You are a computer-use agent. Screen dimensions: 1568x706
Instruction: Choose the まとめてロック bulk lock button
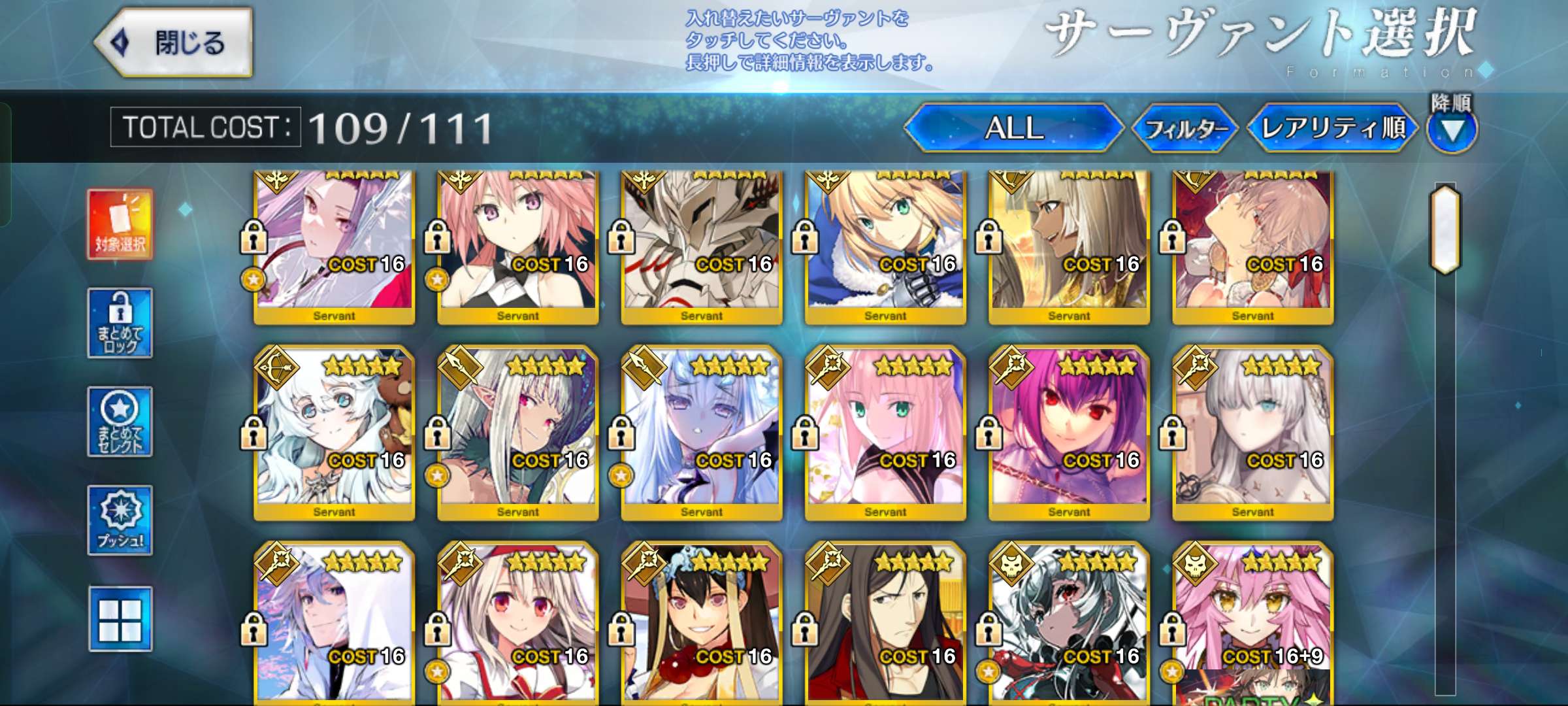[120, 323]
